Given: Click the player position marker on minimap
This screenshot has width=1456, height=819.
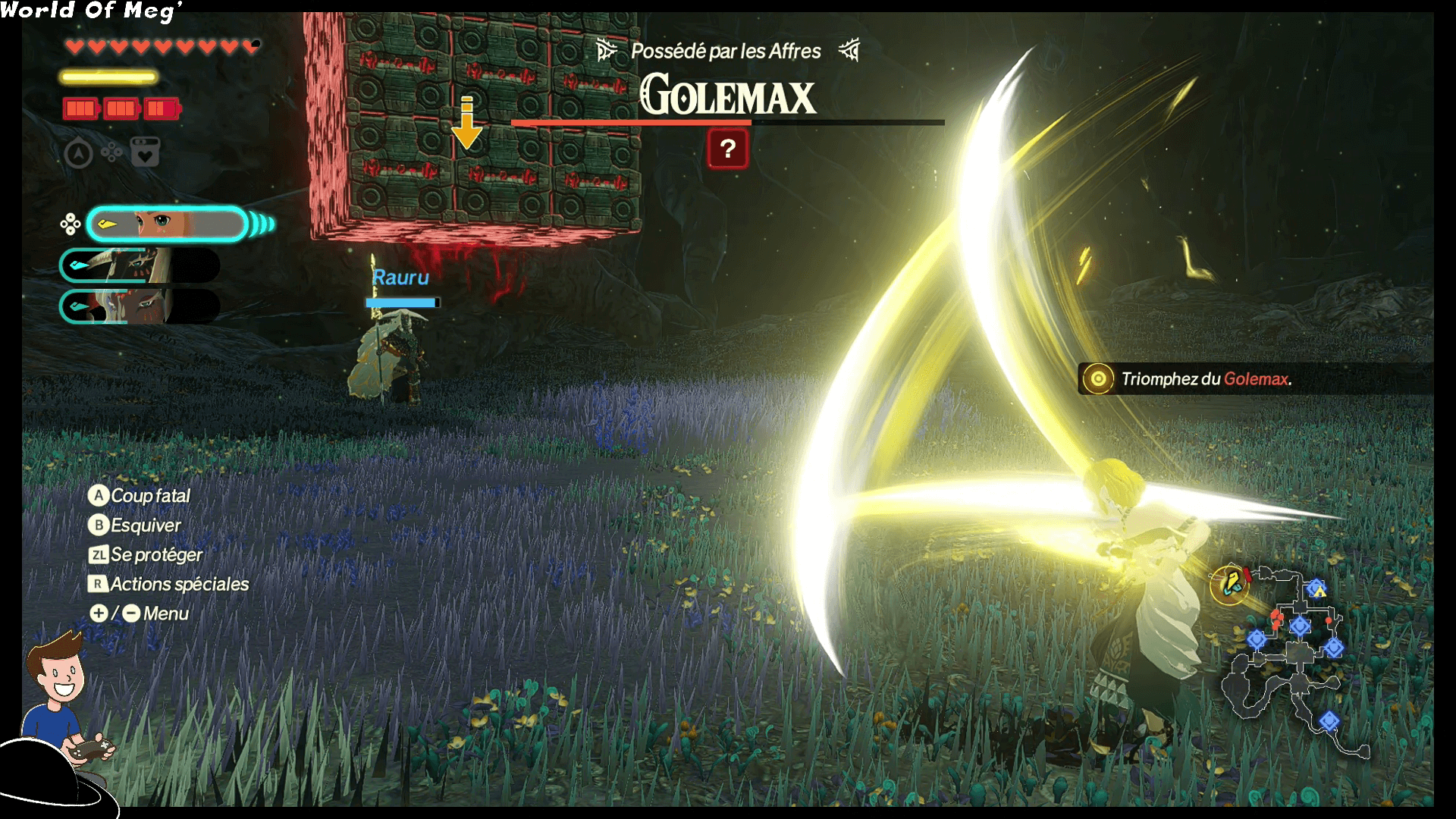Looking at the screenshot, I should coord(1229,583).
